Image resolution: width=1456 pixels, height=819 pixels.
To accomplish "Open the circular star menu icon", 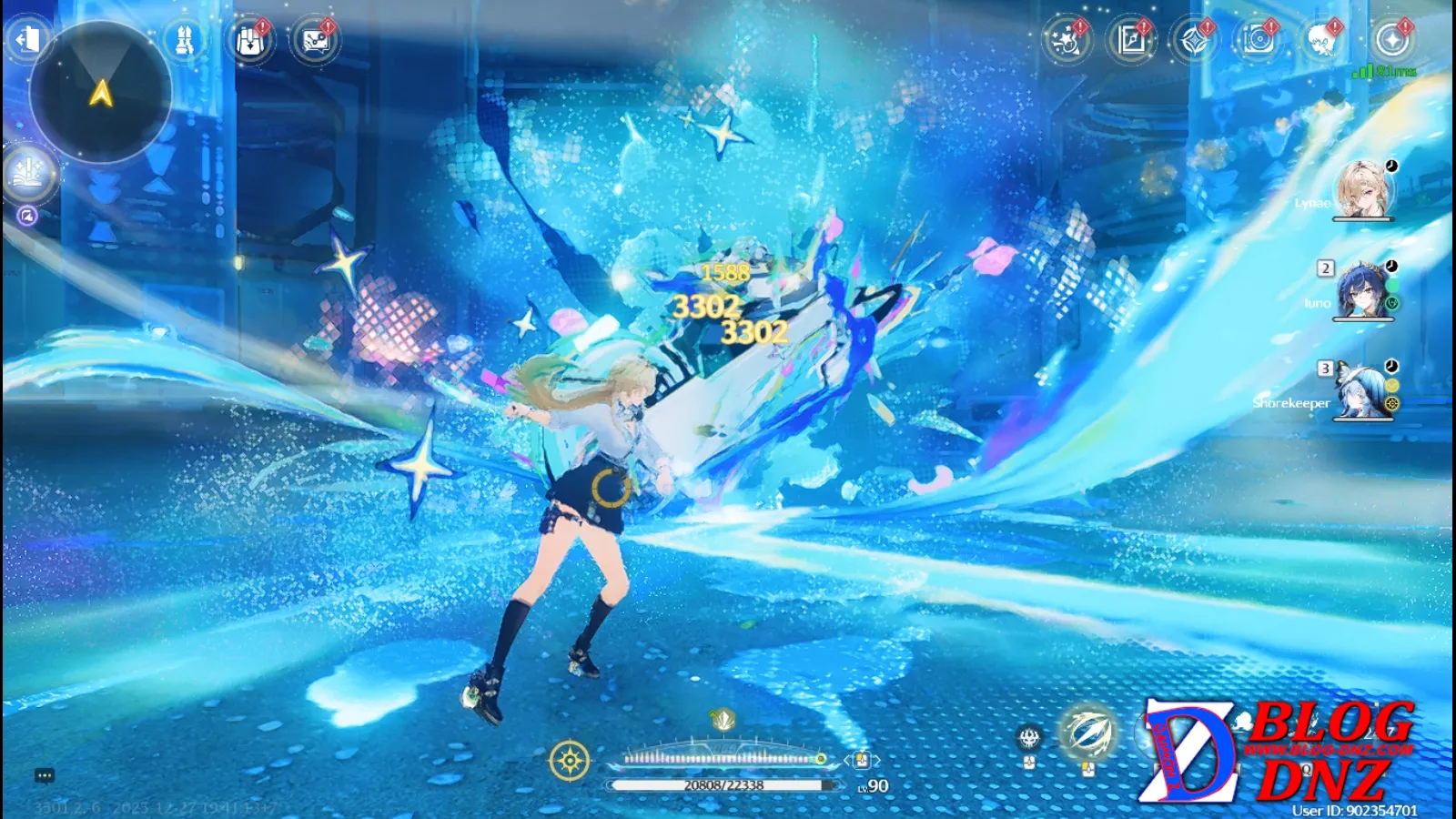I will pos(1391,40).
